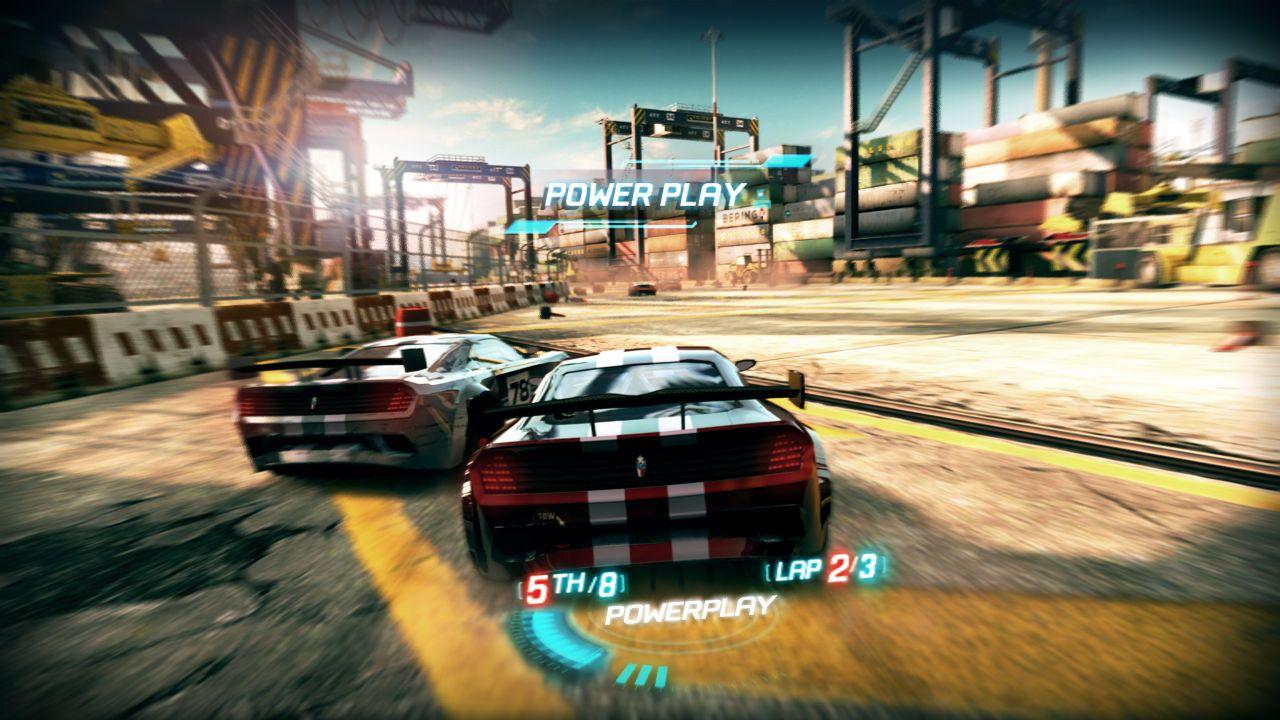
Task: Expand the left bracket of the position readout
Action: click(x=521, y=587)
